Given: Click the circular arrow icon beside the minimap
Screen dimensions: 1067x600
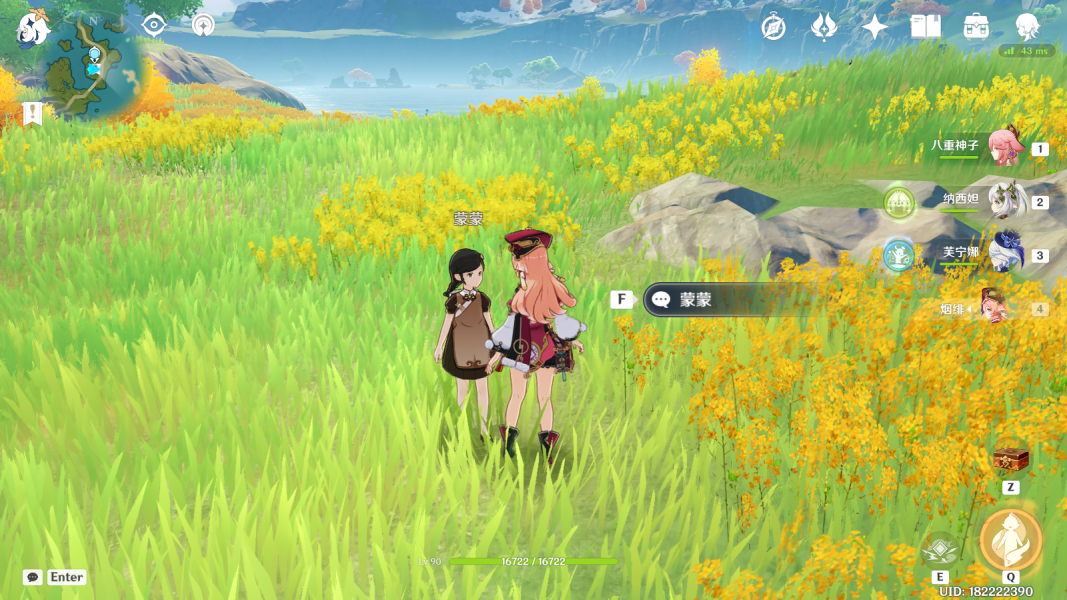Looking at the screenshot, I should [x=203, y=25].
